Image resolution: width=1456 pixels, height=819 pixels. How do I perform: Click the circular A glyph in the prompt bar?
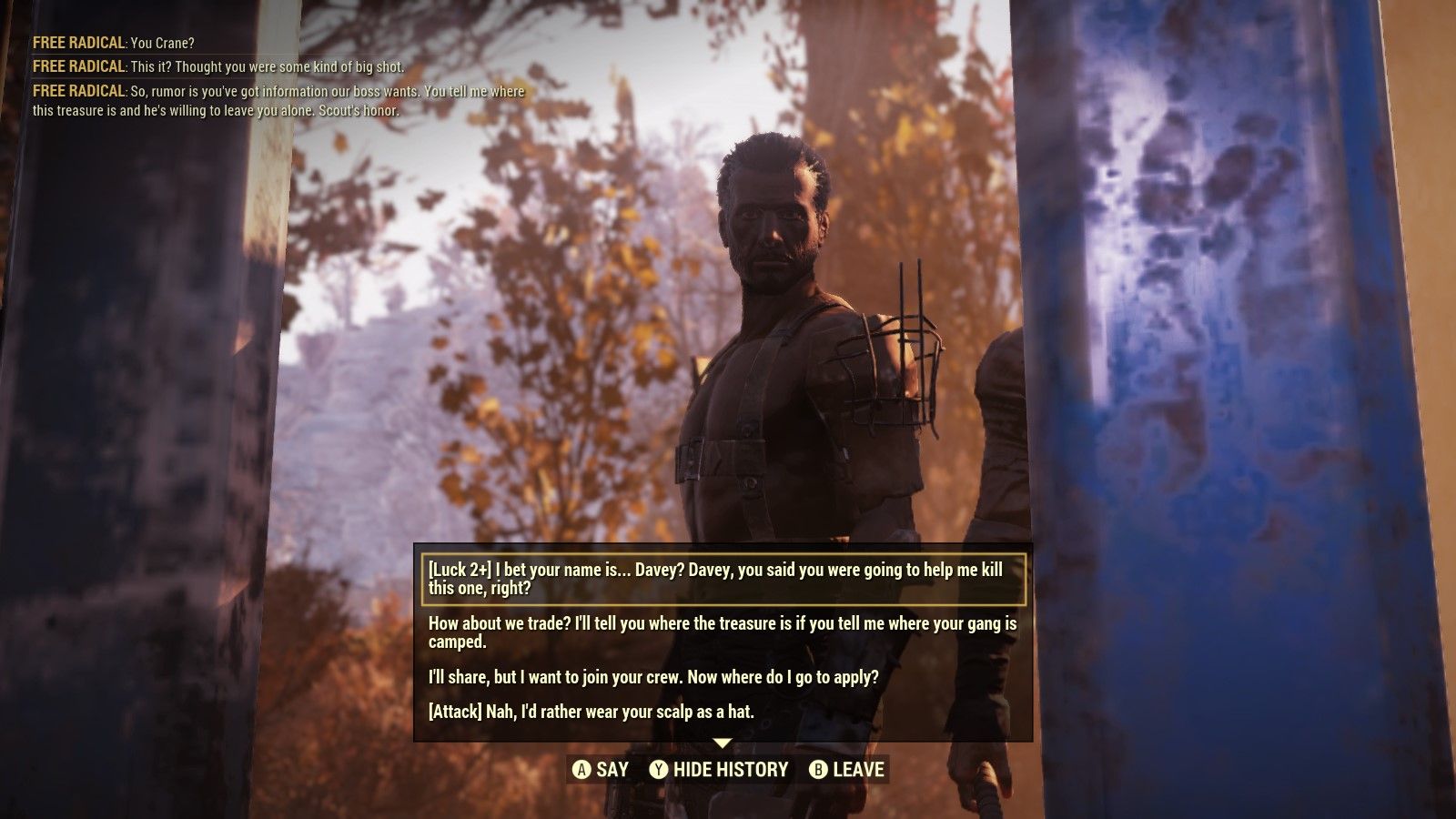tap(582, 769)
